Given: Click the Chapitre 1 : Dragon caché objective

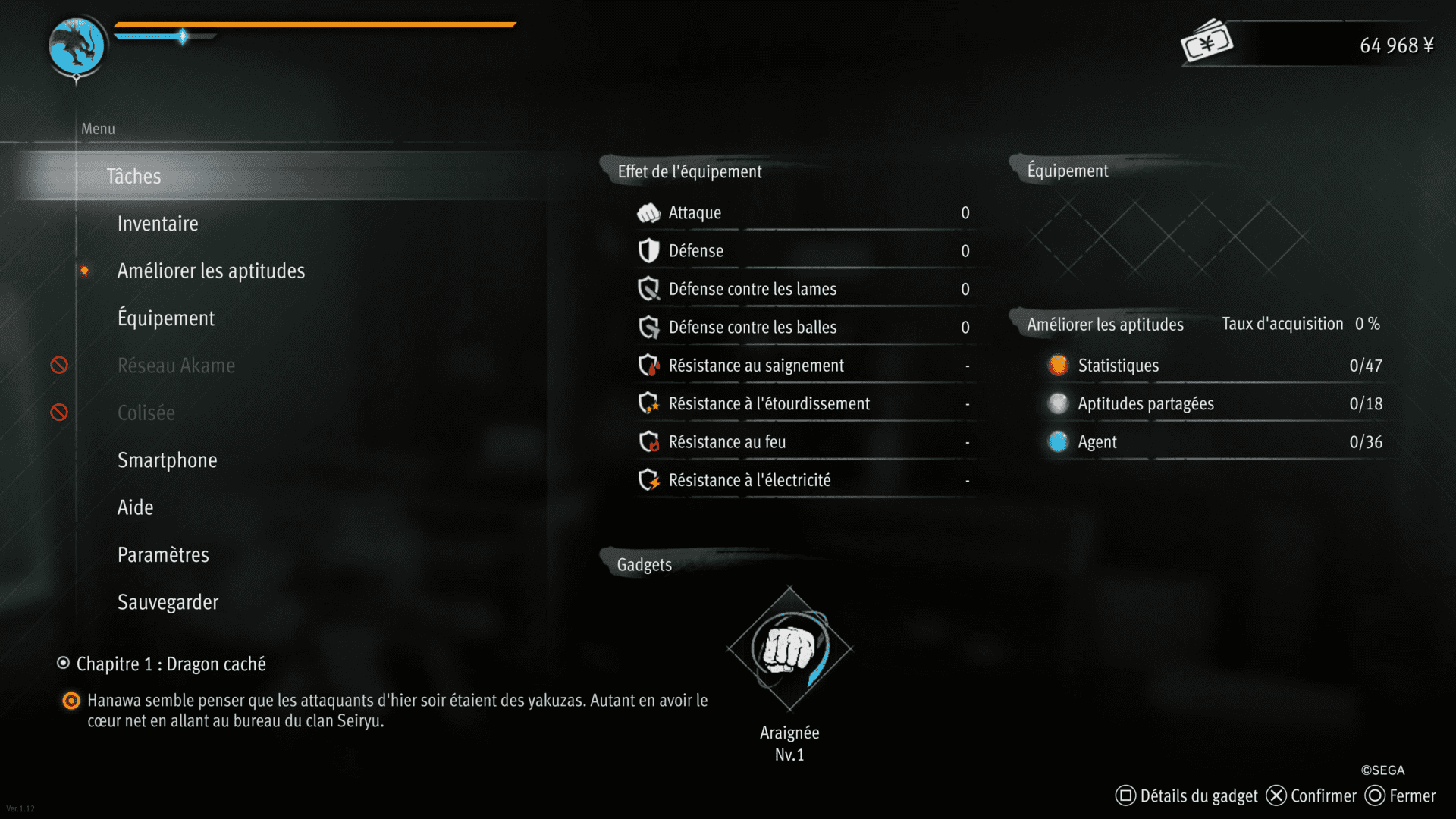Looking at the screenshot, I should pyautogui.click(x=171, y=664).
